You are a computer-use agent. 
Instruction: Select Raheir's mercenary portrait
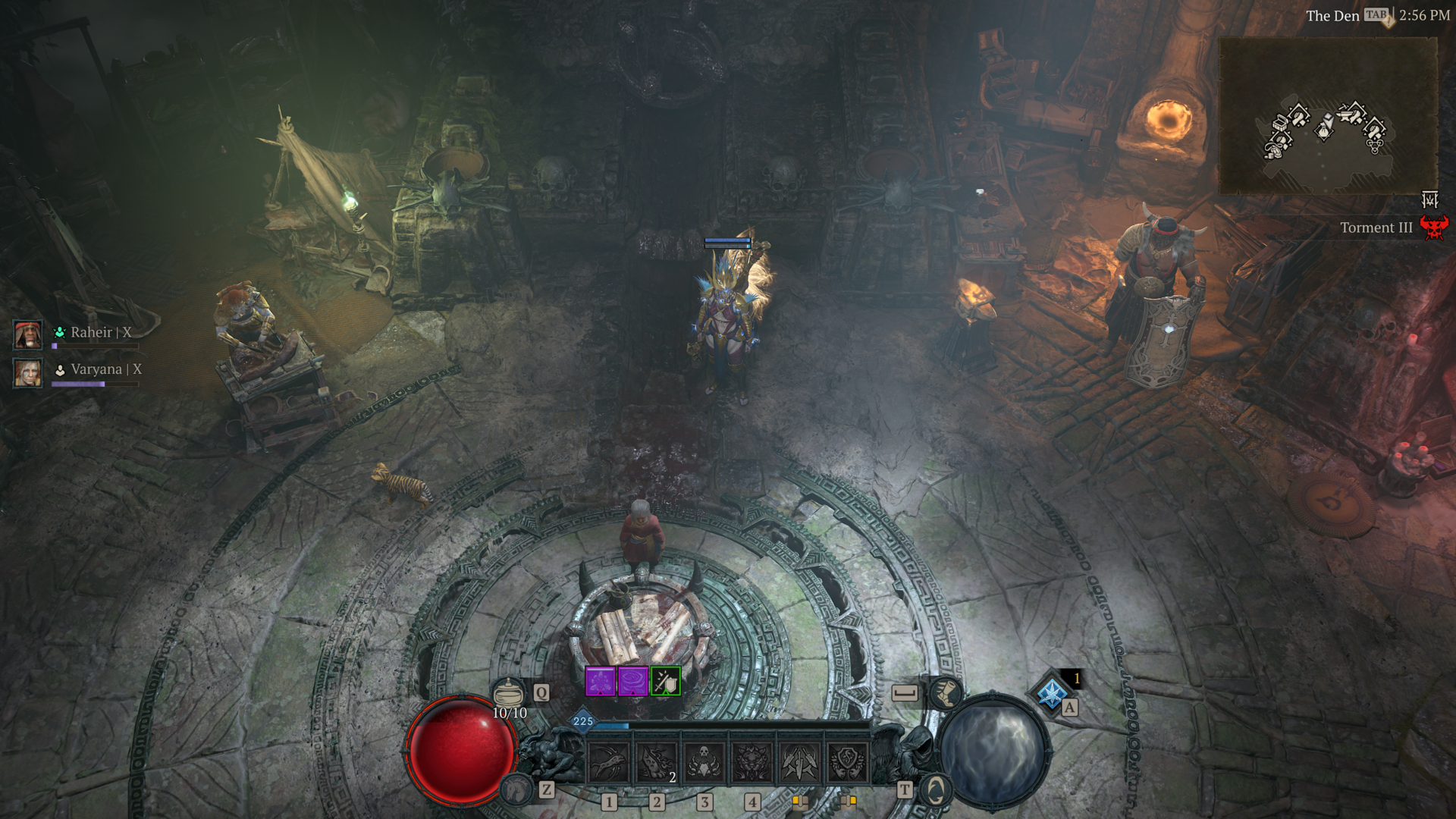coord(28,334)
